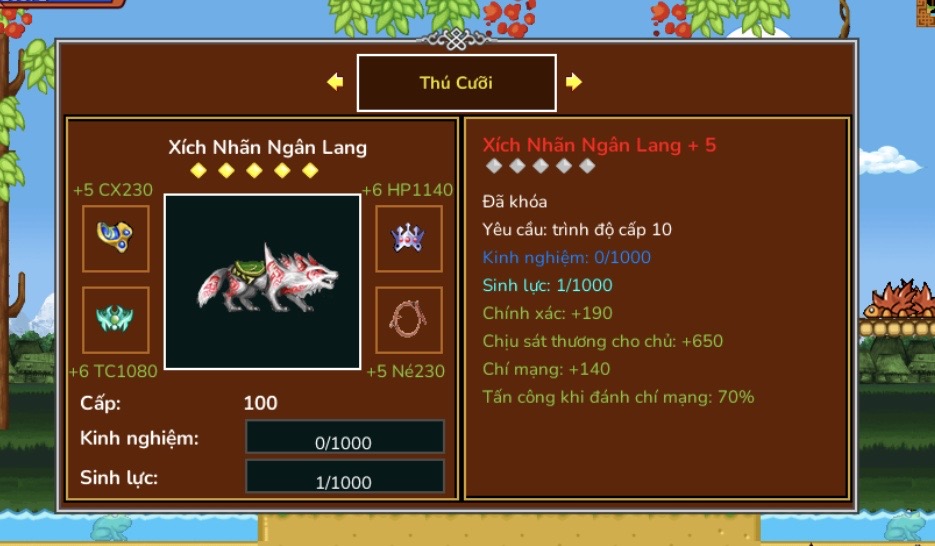Click the Xích Nhãn Ngân Lang wolf portrait
The height and width of the screenshot is (546, 935).
262,282
